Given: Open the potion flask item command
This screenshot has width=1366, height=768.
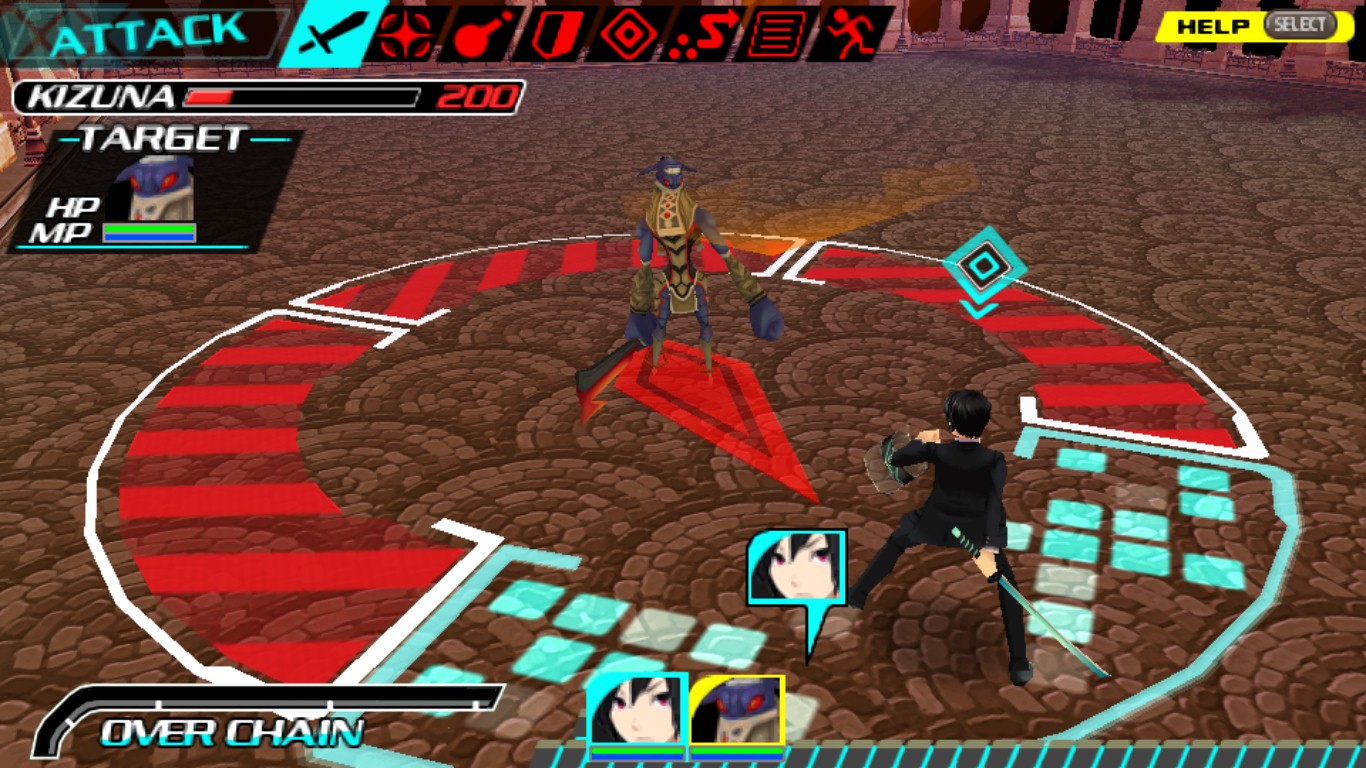Looking at the screenshot, I should [479, 35].
